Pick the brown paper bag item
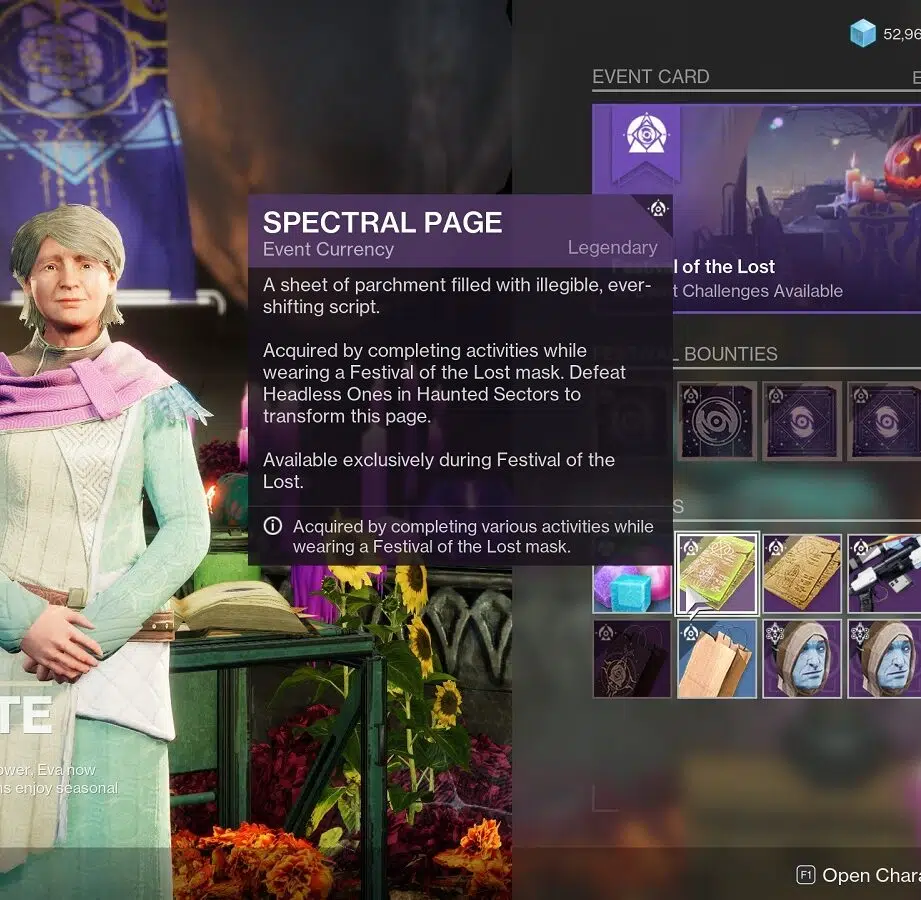 717,659
